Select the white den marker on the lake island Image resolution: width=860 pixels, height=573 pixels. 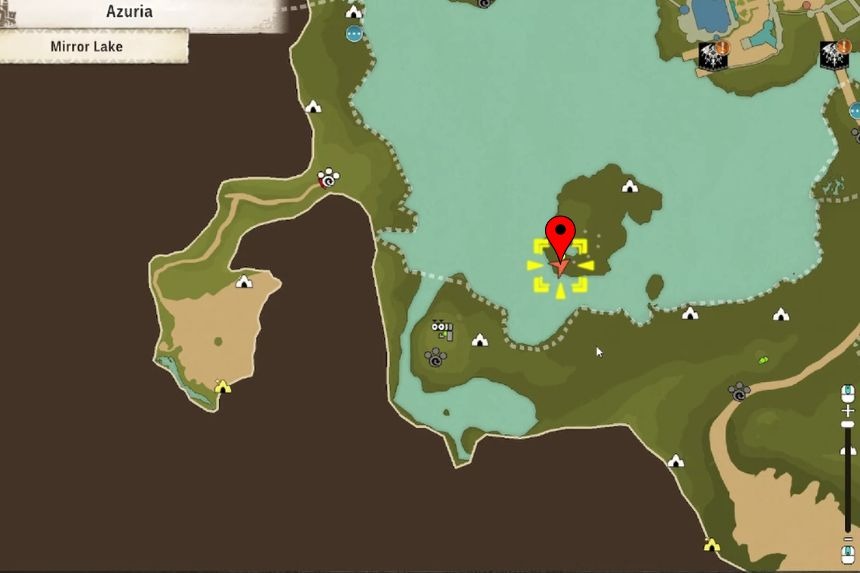(629, 186)
